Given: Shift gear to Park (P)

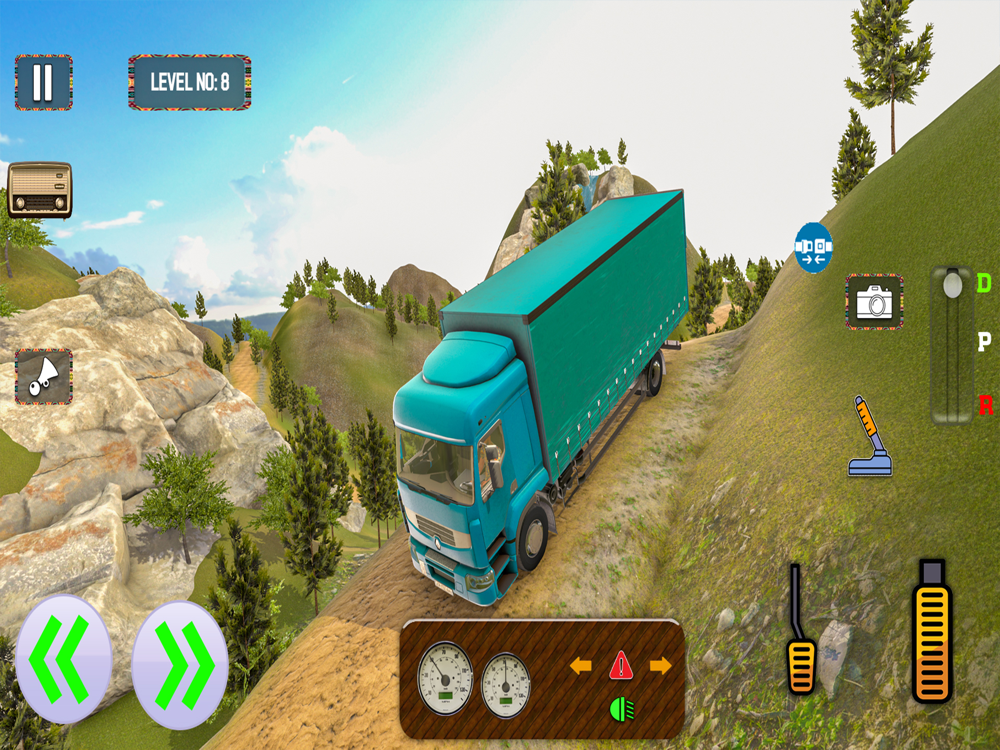Looking at the screenshot, I should click(x=984, y=344).
